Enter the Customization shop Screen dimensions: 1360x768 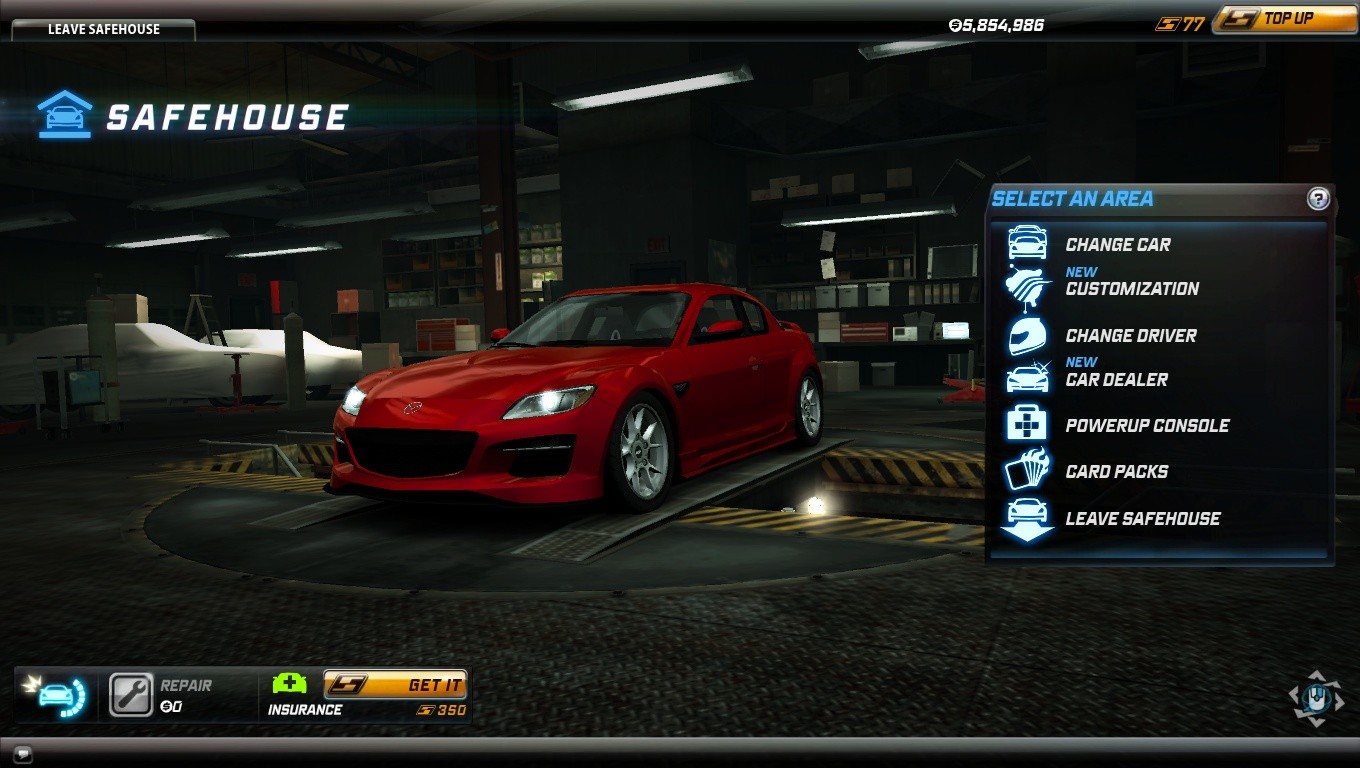coord(1131,289)
